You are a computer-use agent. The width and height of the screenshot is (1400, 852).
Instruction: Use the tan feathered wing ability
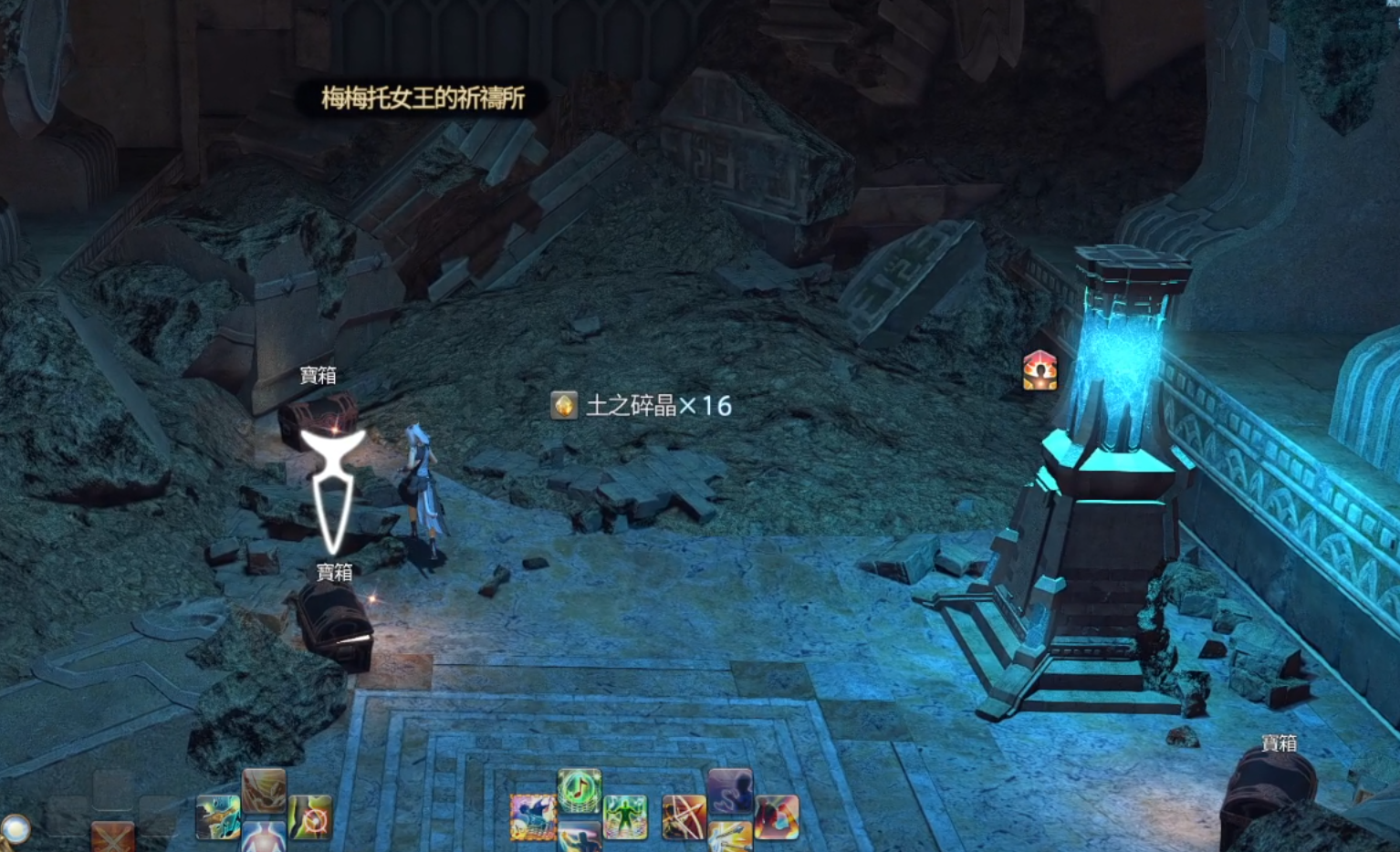(265, 789)
